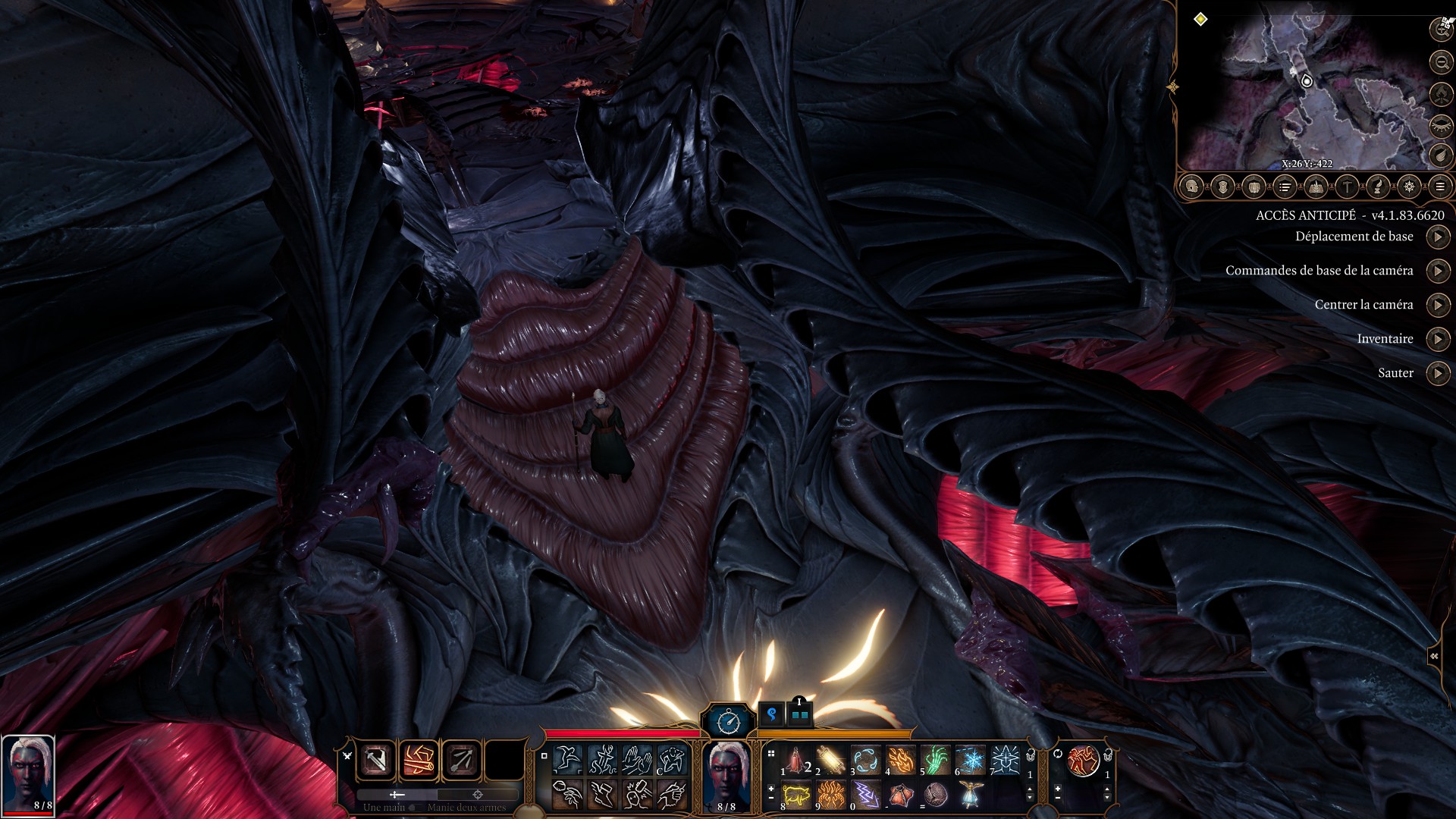Open the journal list icon
The width and height of the screenshot is (1456, 819).
pyautogui.click(x=1285, y=187)
